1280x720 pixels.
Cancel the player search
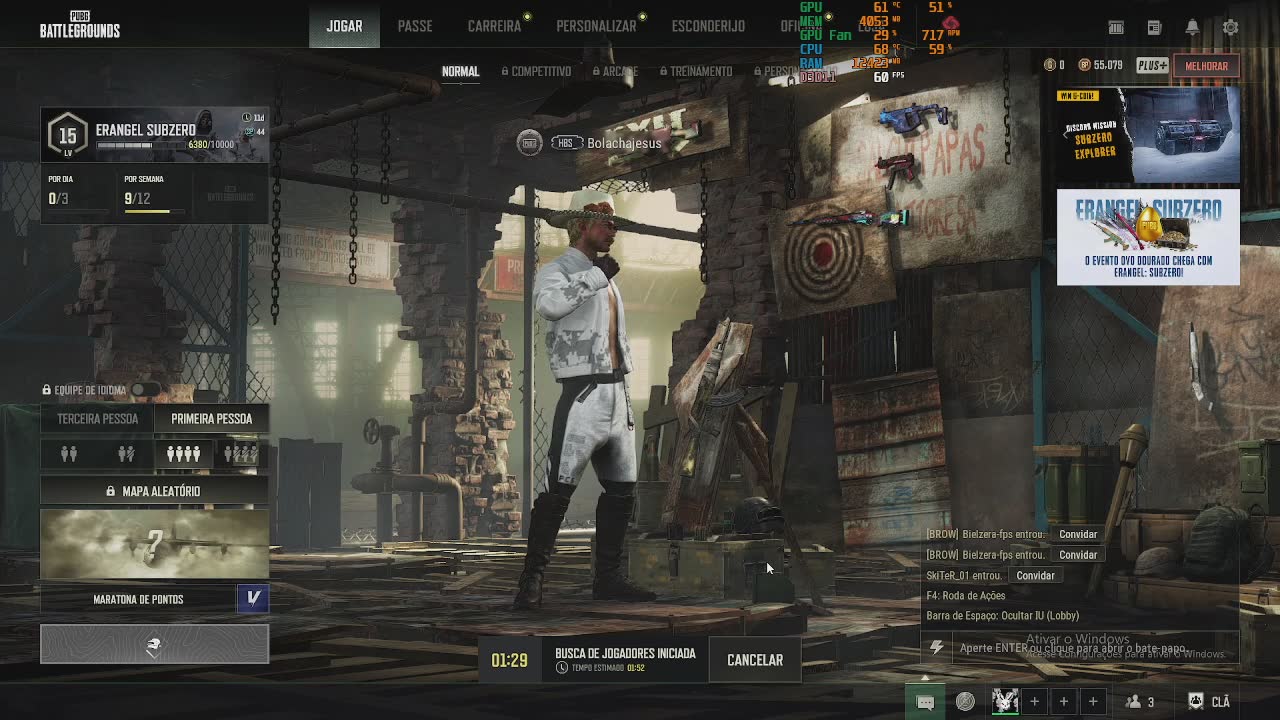[755, 660]
